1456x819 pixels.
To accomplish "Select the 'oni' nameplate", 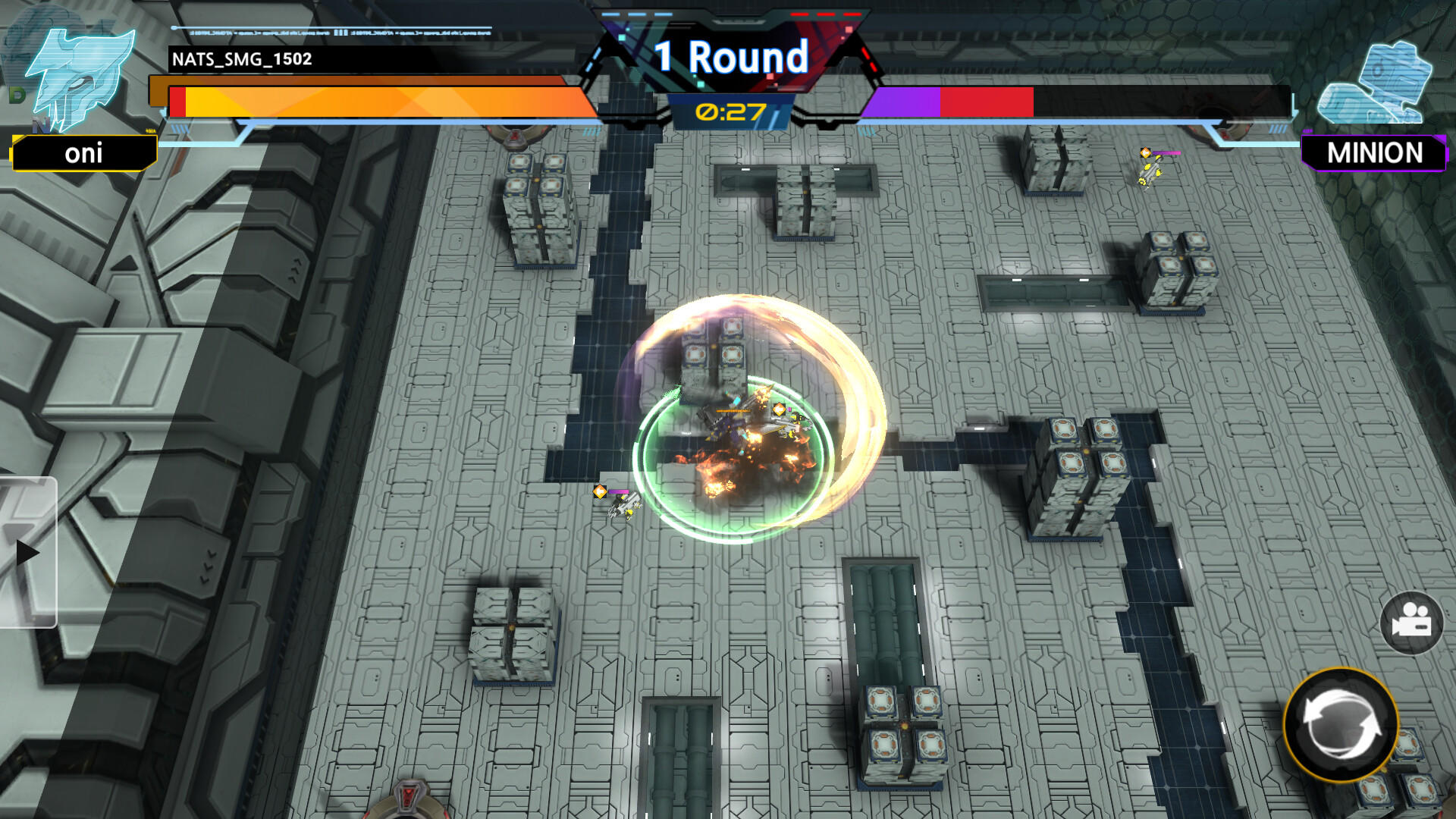I will click(x=83, y=154).
